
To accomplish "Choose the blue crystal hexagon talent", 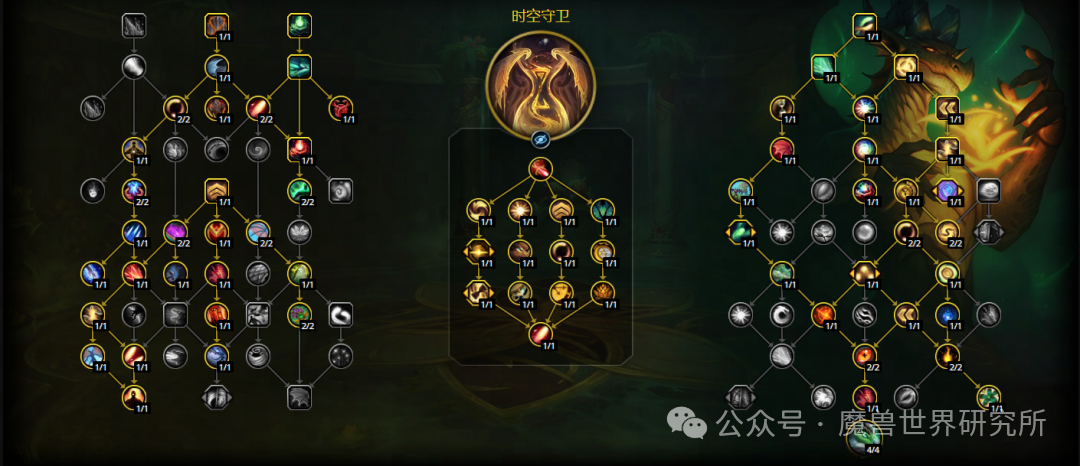I will 947,190.
